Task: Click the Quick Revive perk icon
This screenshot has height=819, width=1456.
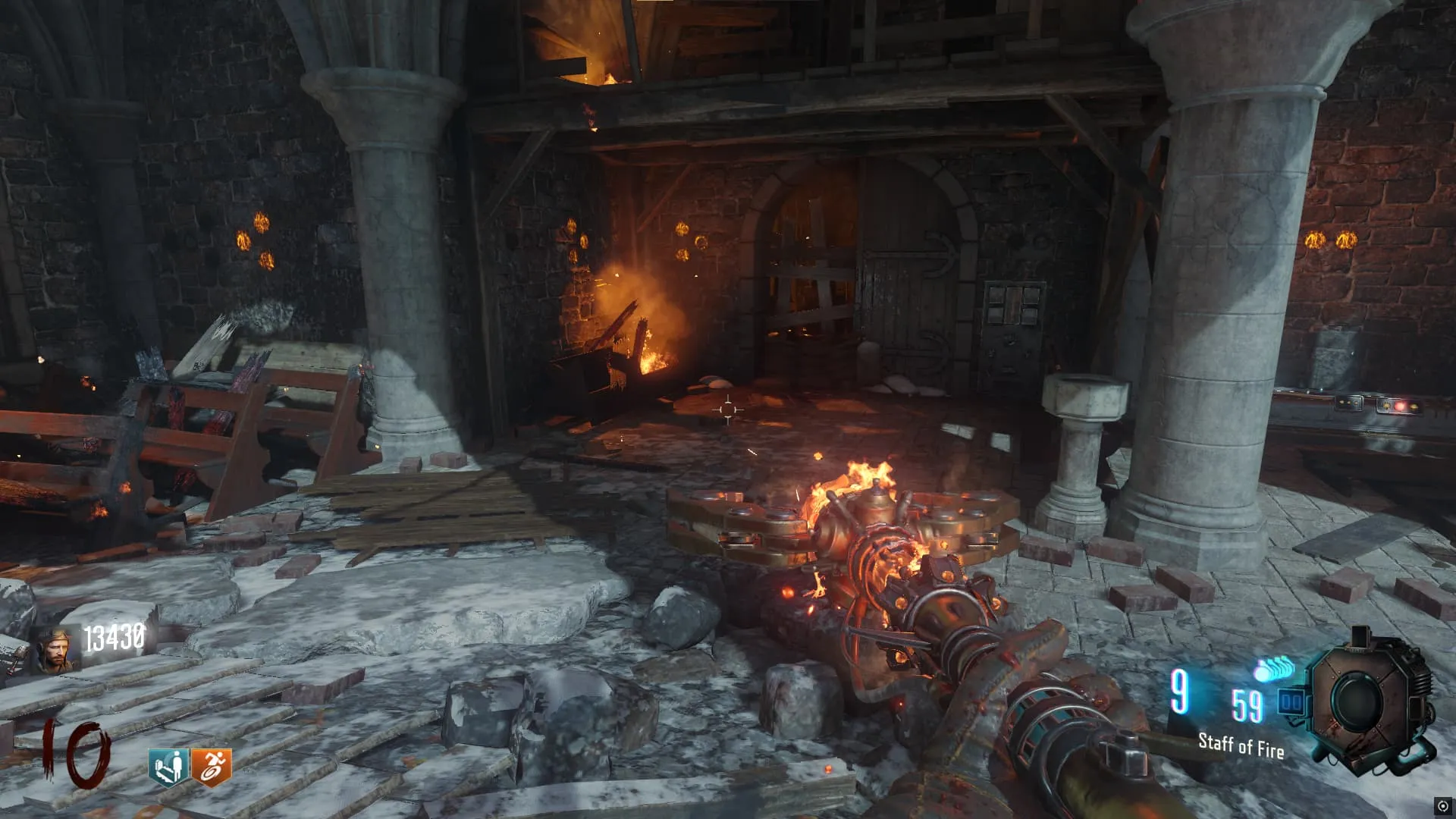Action: pyautogui.click(x=168, y=767)
